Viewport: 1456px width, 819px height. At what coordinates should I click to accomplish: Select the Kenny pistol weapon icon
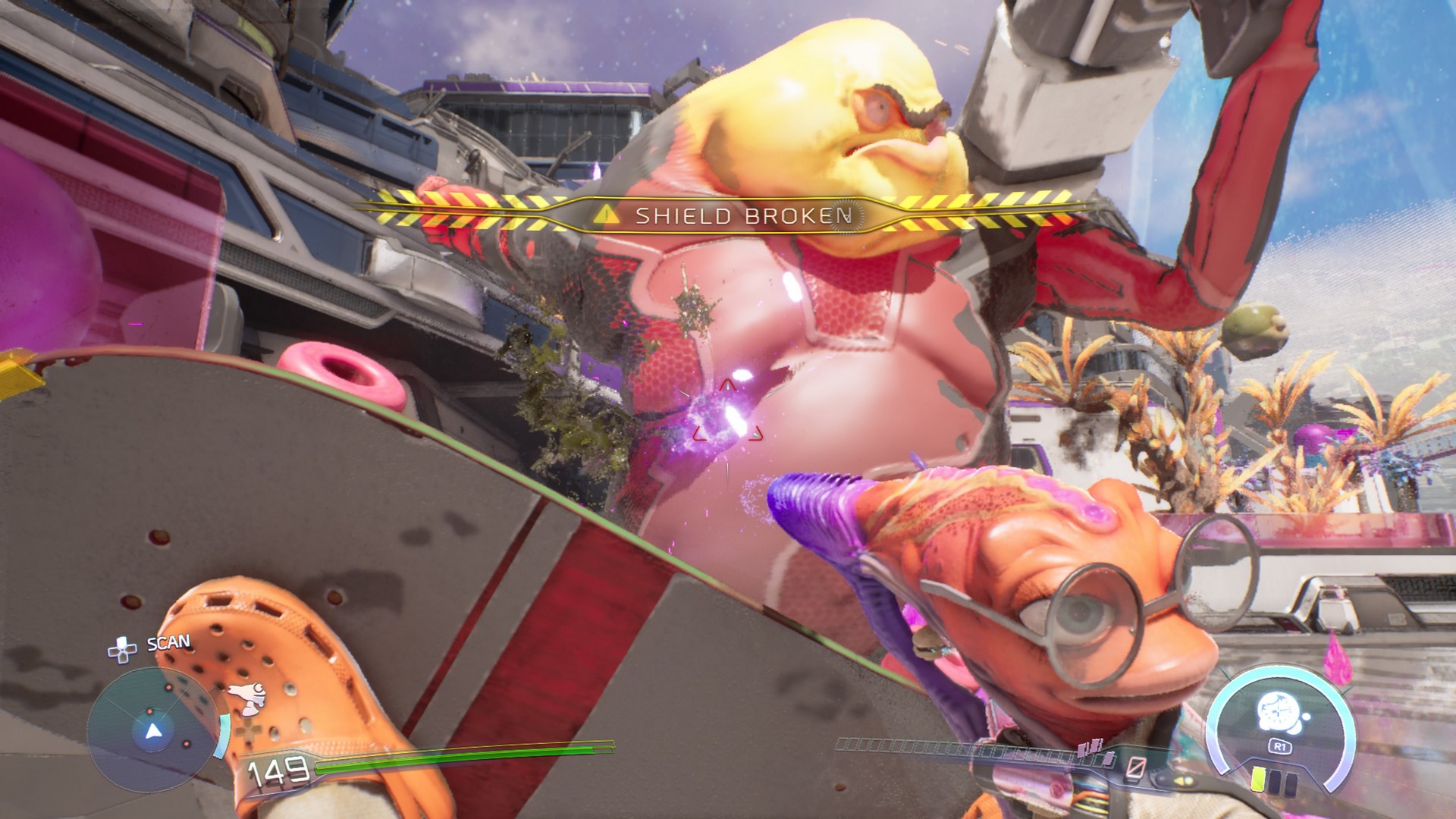coord(248,698)
